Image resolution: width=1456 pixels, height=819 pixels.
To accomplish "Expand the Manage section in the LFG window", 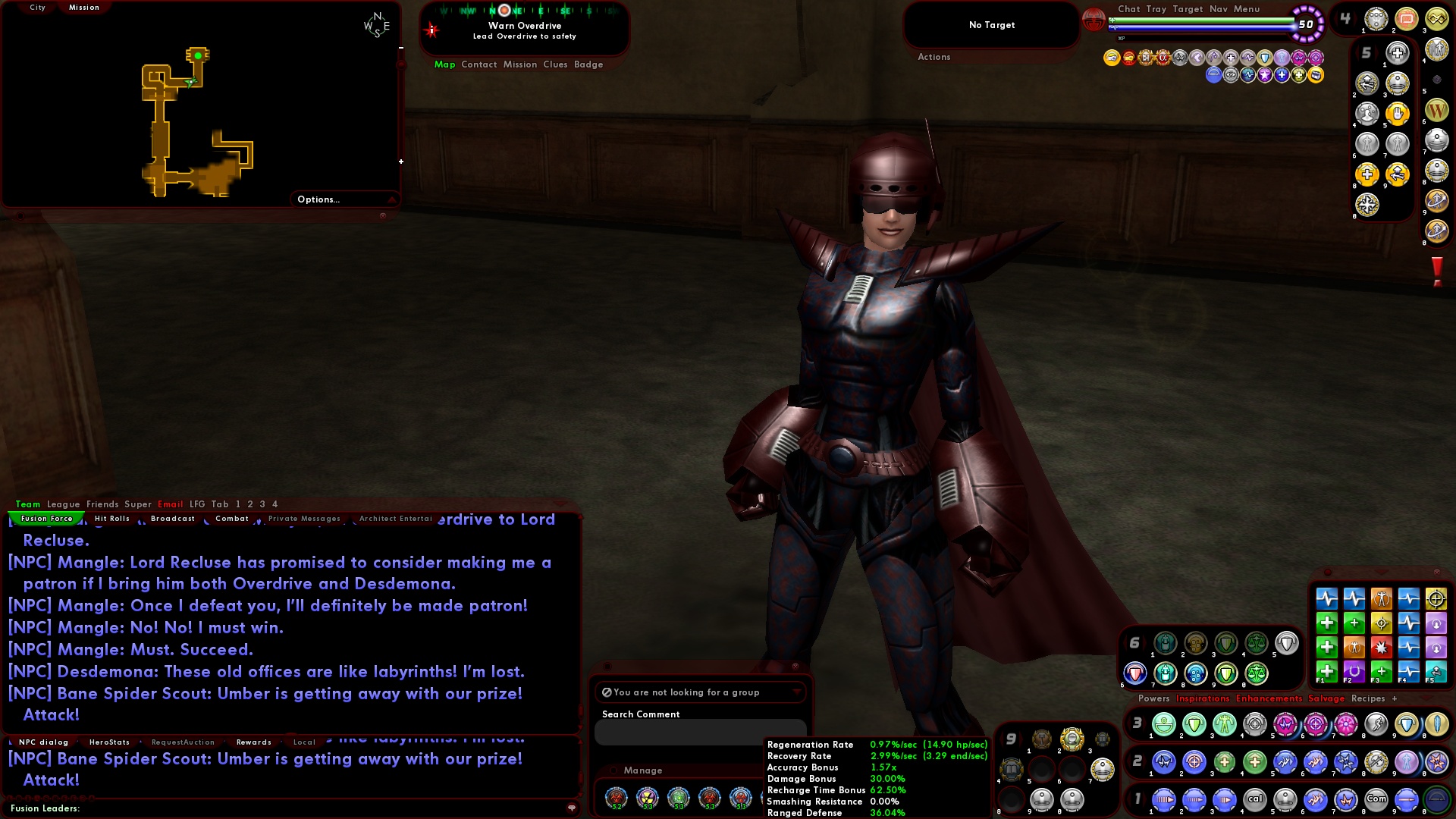I will tap(643, 770).
